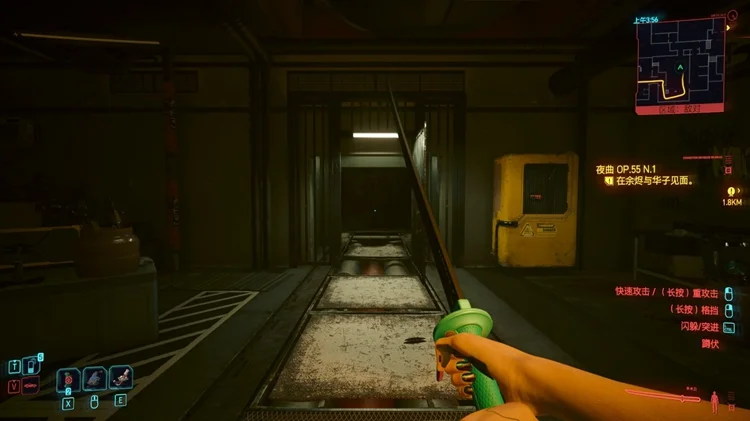Click the equipped katana weapon icon
Image resolution: width=750 pixels, height=421 pixels.
(x=662, y=395)
